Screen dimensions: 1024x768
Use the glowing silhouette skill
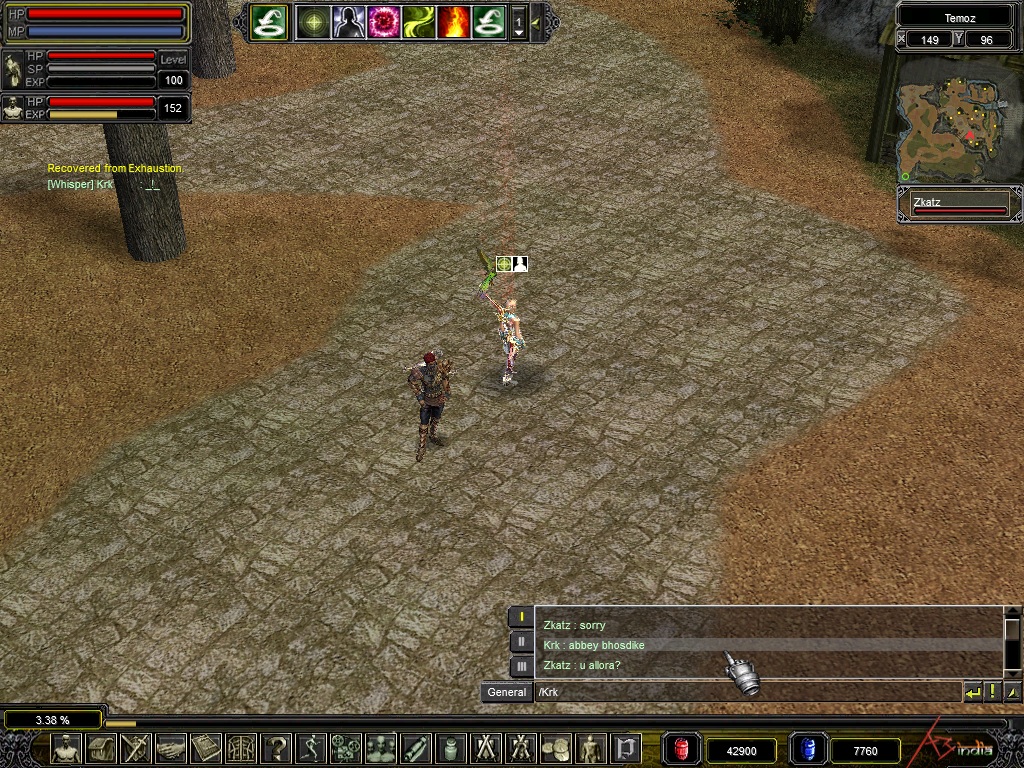pyautogui.click(x=348, y=21)
